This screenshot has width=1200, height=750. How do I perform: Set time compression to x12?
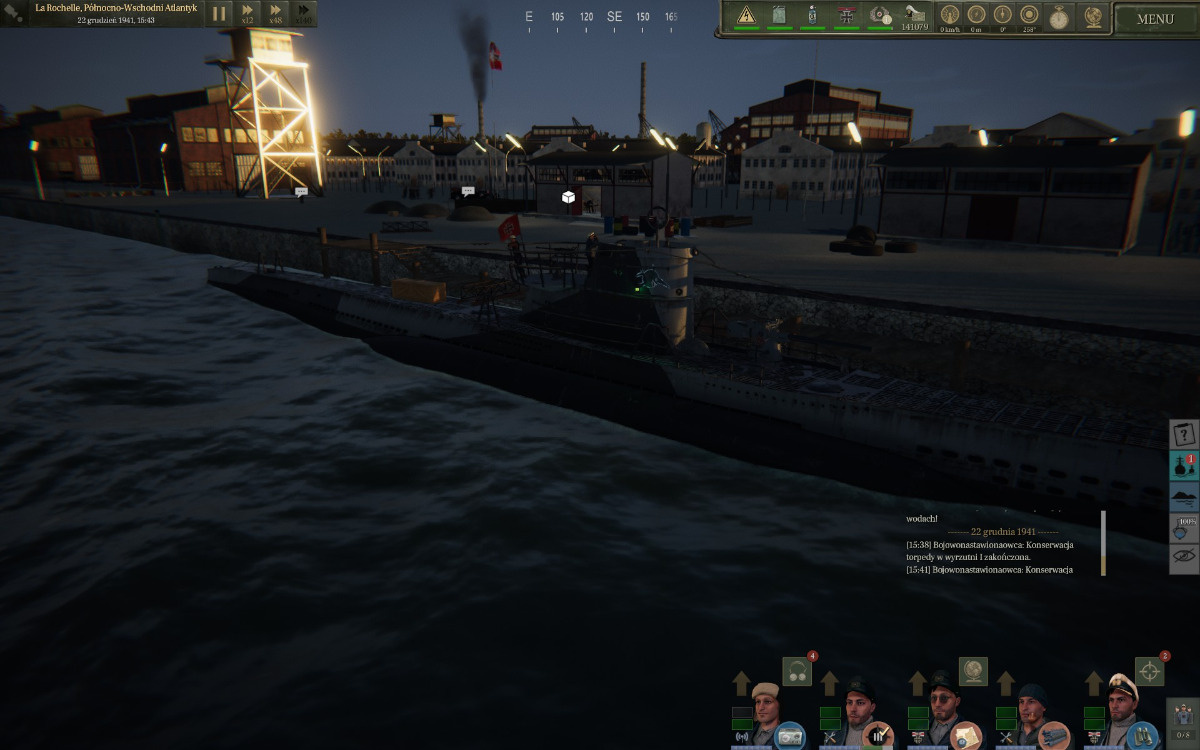pyautogui.click(x=247, y=14)
